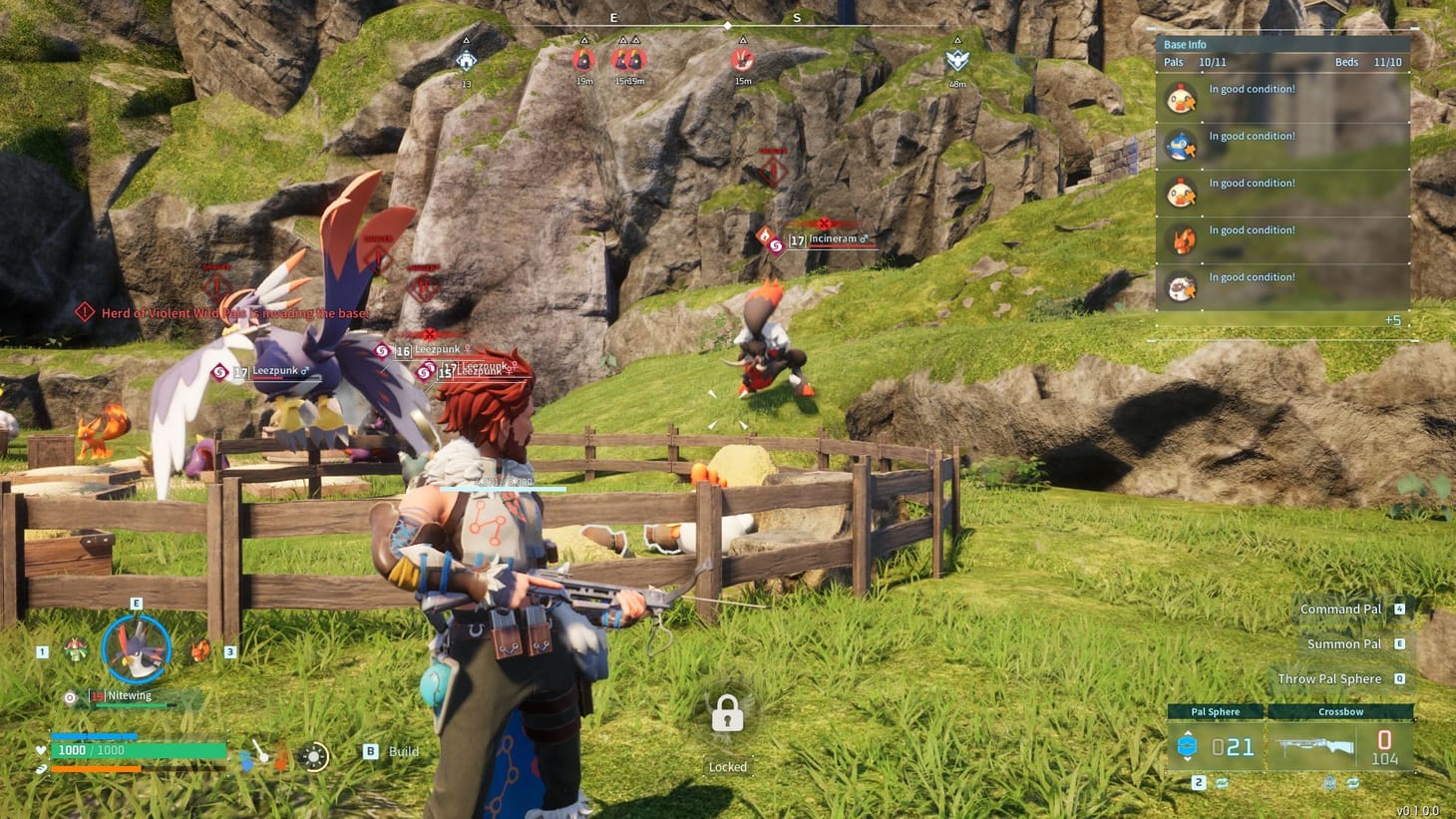Expand hidden Pals with the +5 indicator
The image size is (1456, 819).
click(1394, 320)
